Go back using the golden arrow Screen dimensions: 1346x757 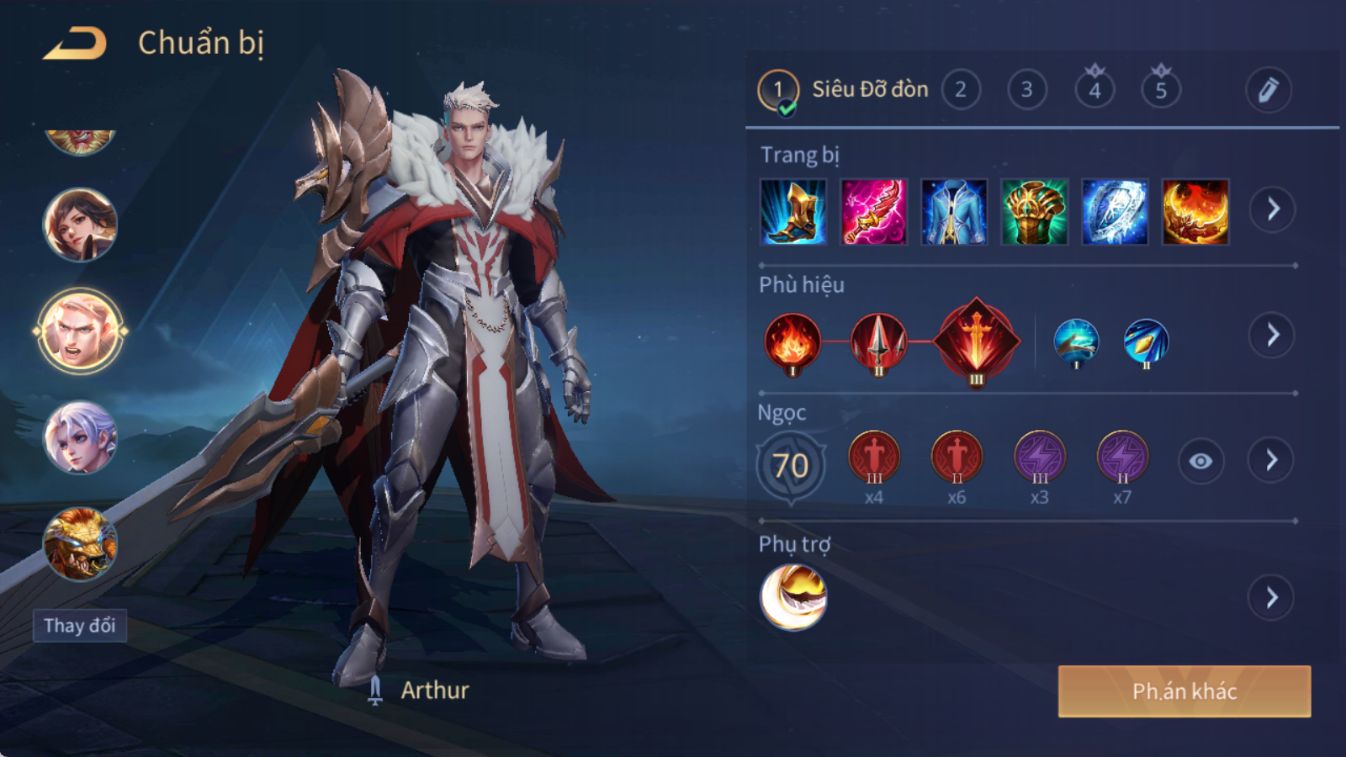coord(75,43)
